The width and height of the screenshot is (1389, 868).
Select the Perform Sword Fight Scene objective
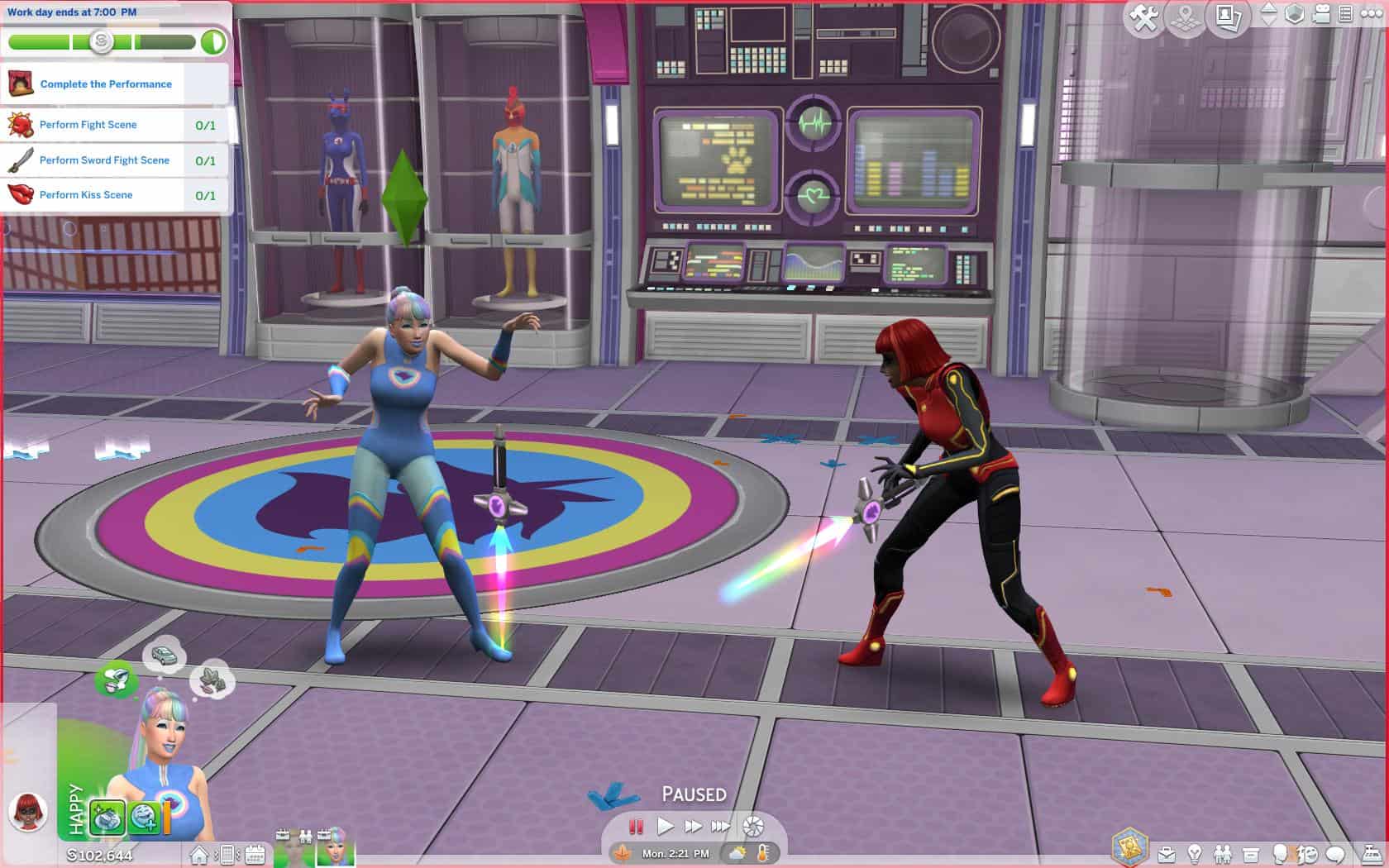point(104,160)
